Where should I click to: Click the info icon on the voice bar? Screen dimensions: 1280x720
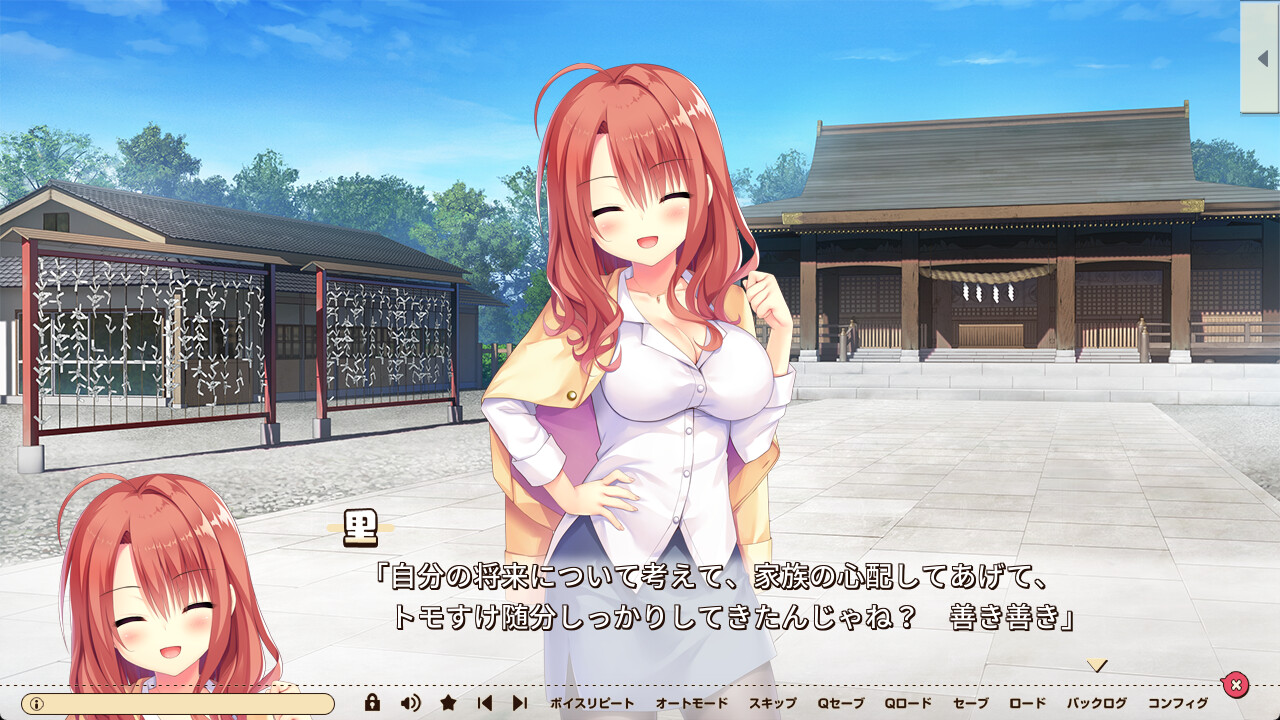(36, 703)
